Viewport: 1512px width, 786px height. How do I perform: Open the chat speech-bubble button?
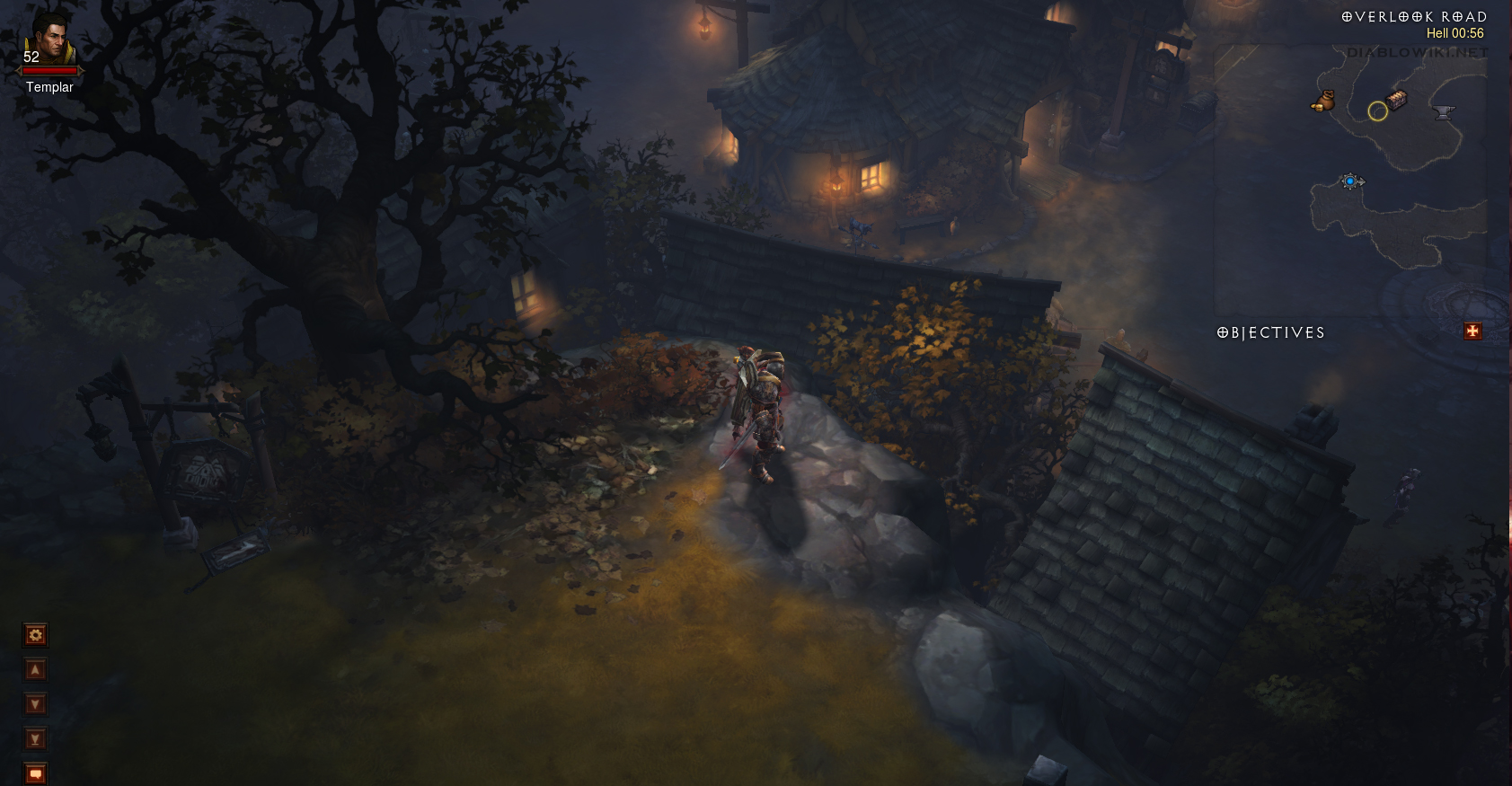click(x=35, y=773)
